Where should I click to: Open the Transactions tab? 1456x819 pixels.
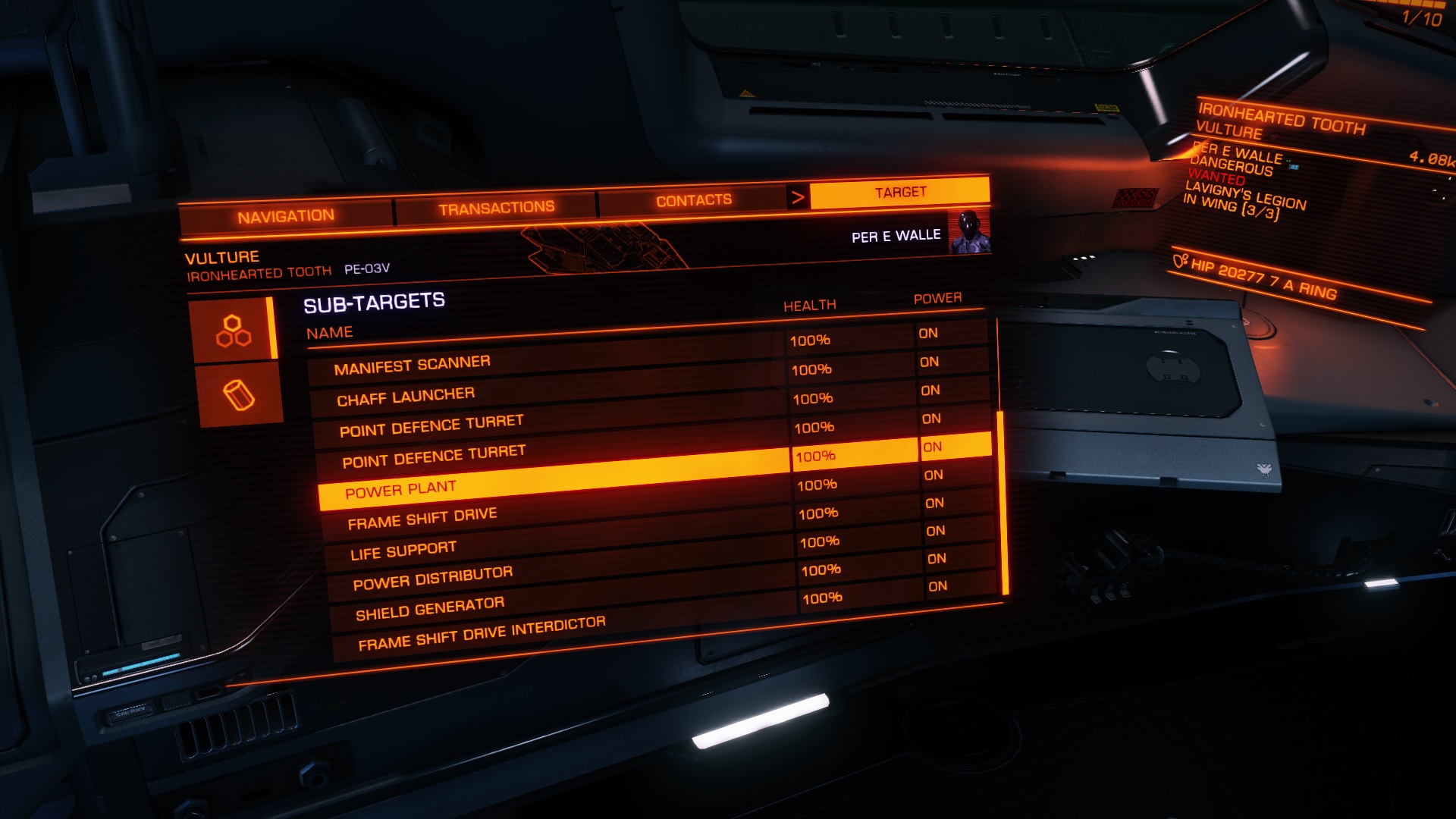[496, 208]
